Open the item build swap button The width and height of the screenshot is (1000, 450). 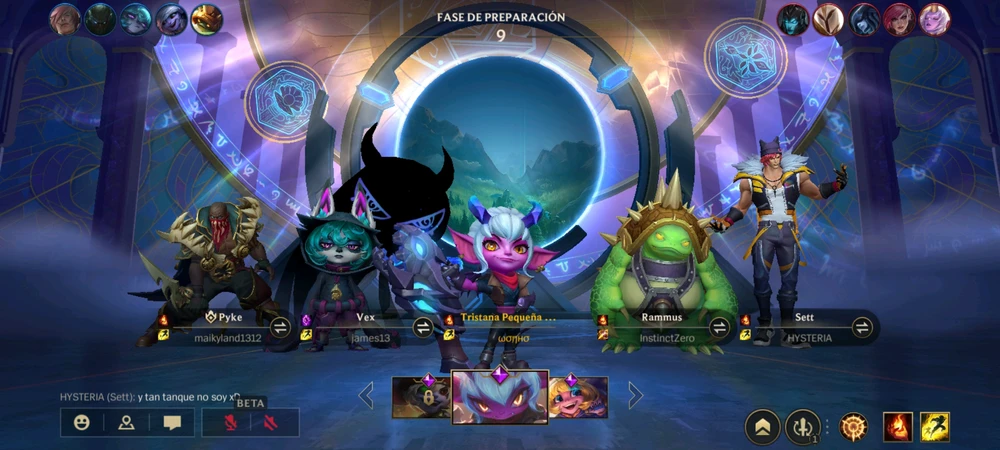pos(802,427)
